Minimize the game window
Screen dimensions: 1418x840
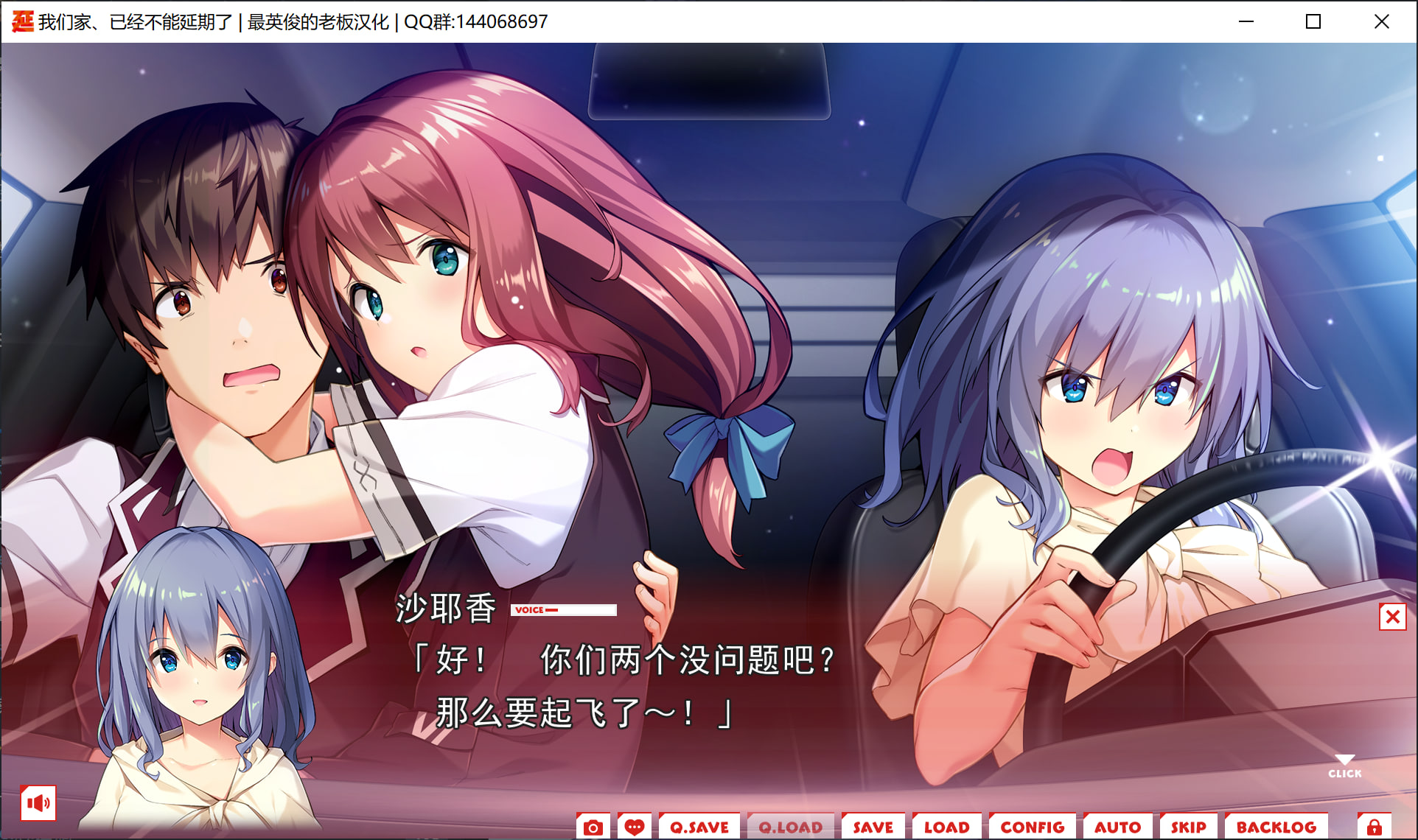click(x=1246, y=21)
